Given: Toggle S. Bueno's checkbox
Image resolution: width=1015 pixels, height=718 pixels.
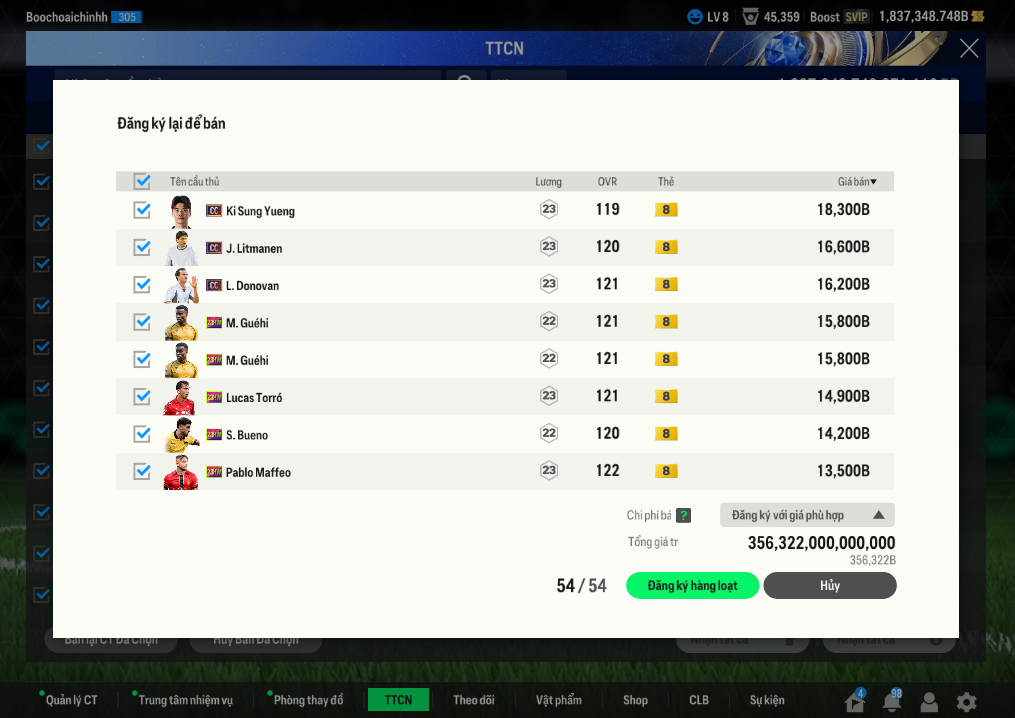Looking at the screenshot, I should 142,434.
